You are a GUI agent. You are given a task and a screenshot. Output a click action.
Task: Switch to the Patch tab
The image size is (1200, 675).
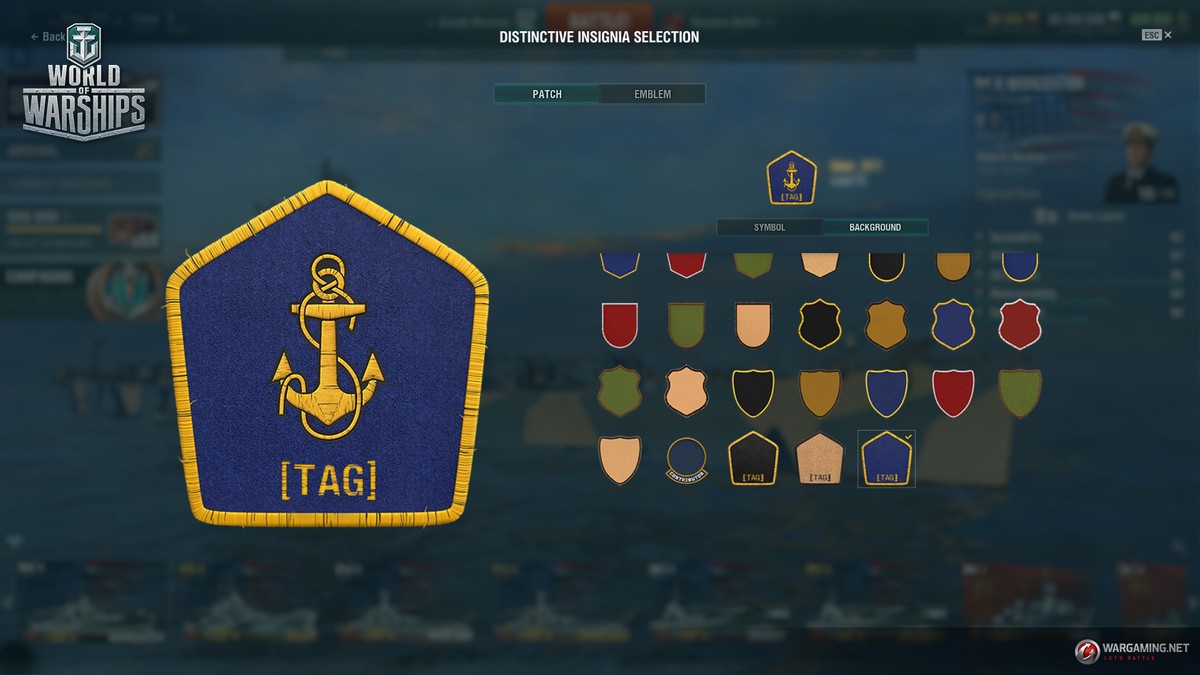(547, 94)
